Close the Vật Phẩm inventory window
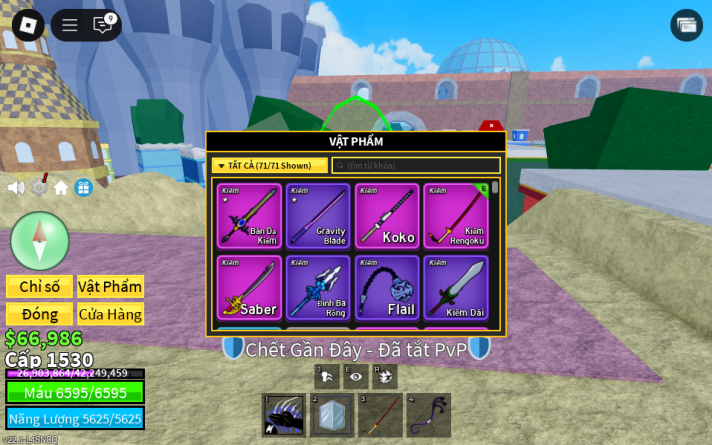The height and width of the screenshot is (445, 712). click(x=491, y=125)
